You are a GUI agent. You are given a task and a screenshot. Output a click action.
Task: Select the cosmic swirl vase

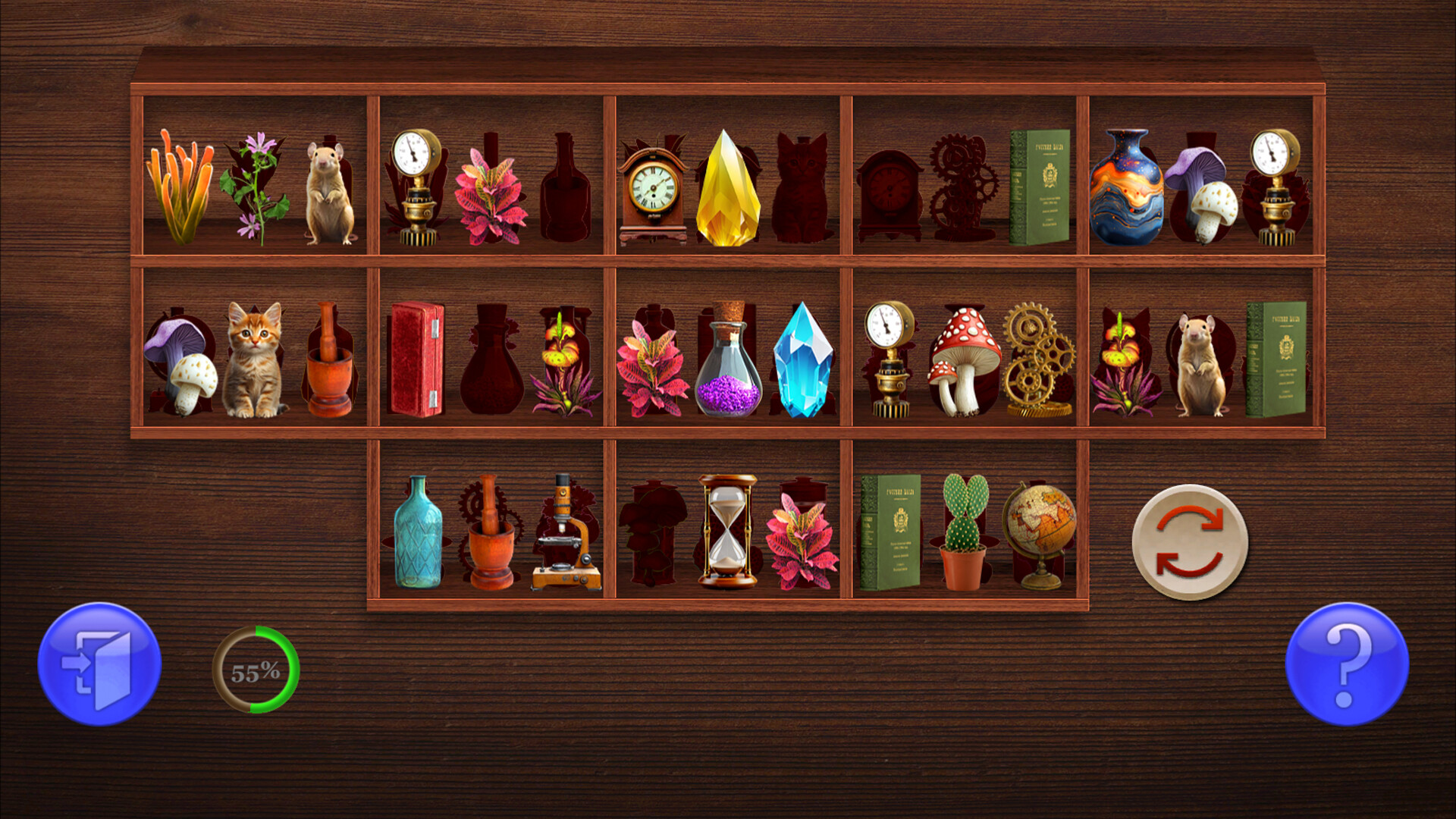pos(1126,188)
